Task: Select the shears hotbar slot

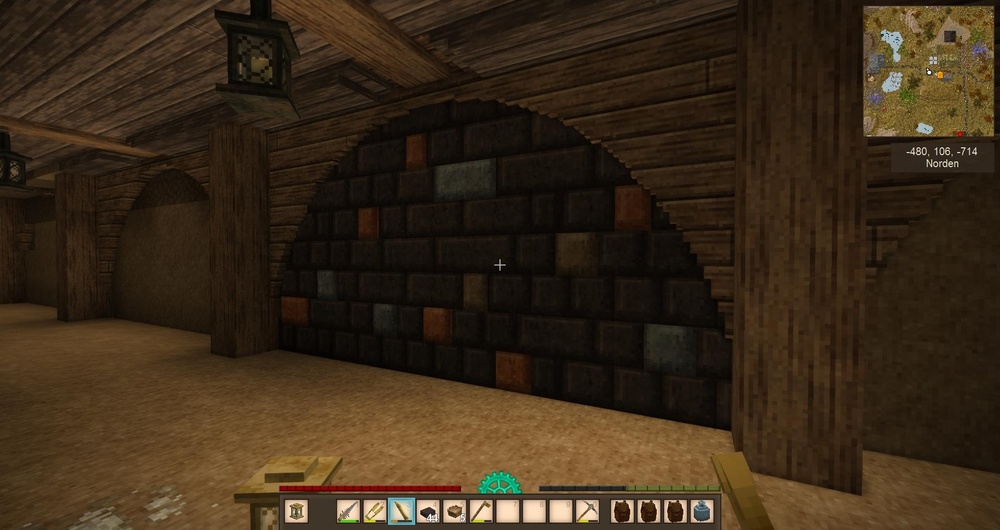Action: pyautogui.click(x=374, y=512)
